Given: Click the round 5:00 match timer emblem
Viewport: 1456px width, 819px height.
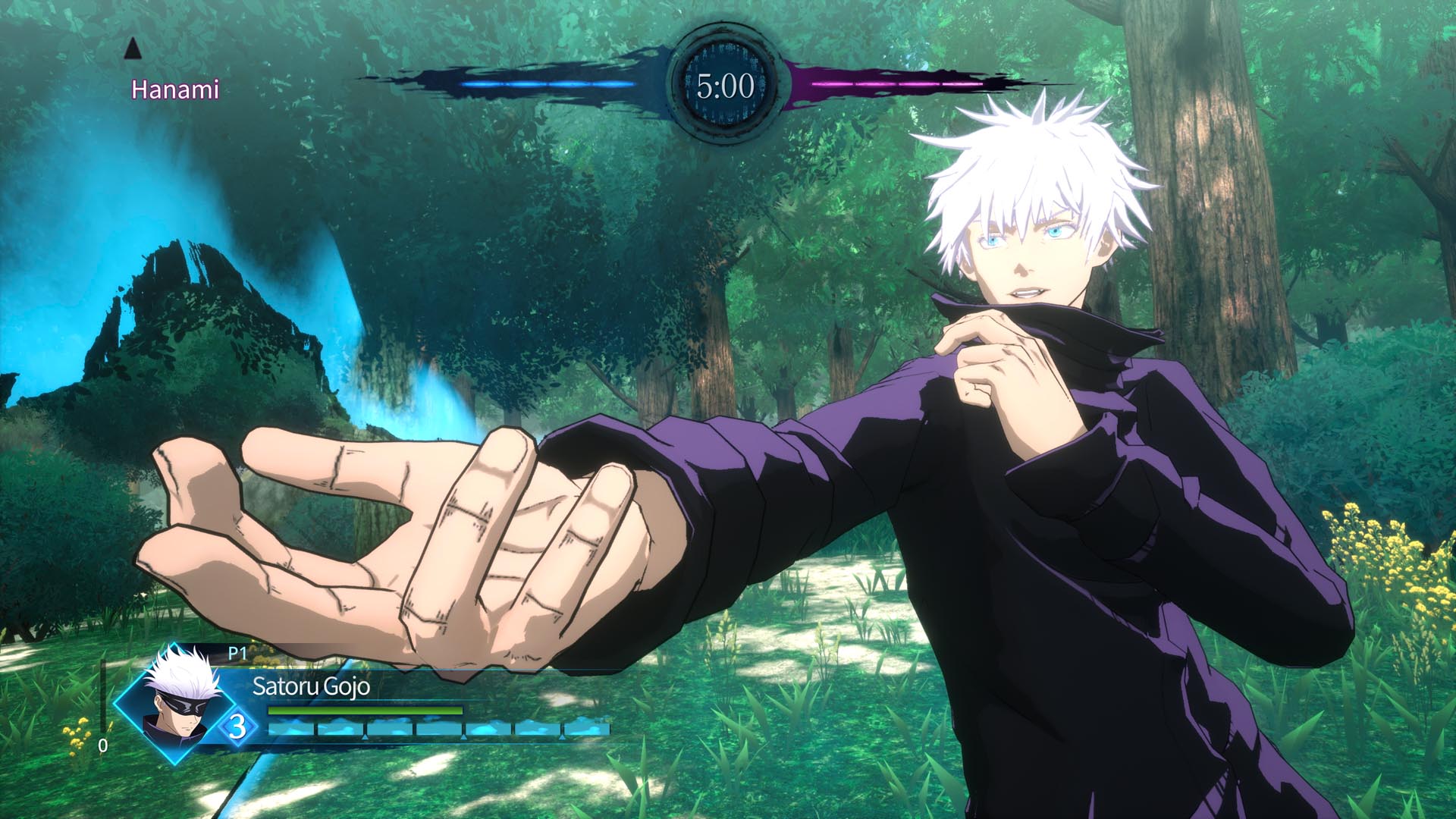Looking at the screenshot, I should [x=726, y=85].
